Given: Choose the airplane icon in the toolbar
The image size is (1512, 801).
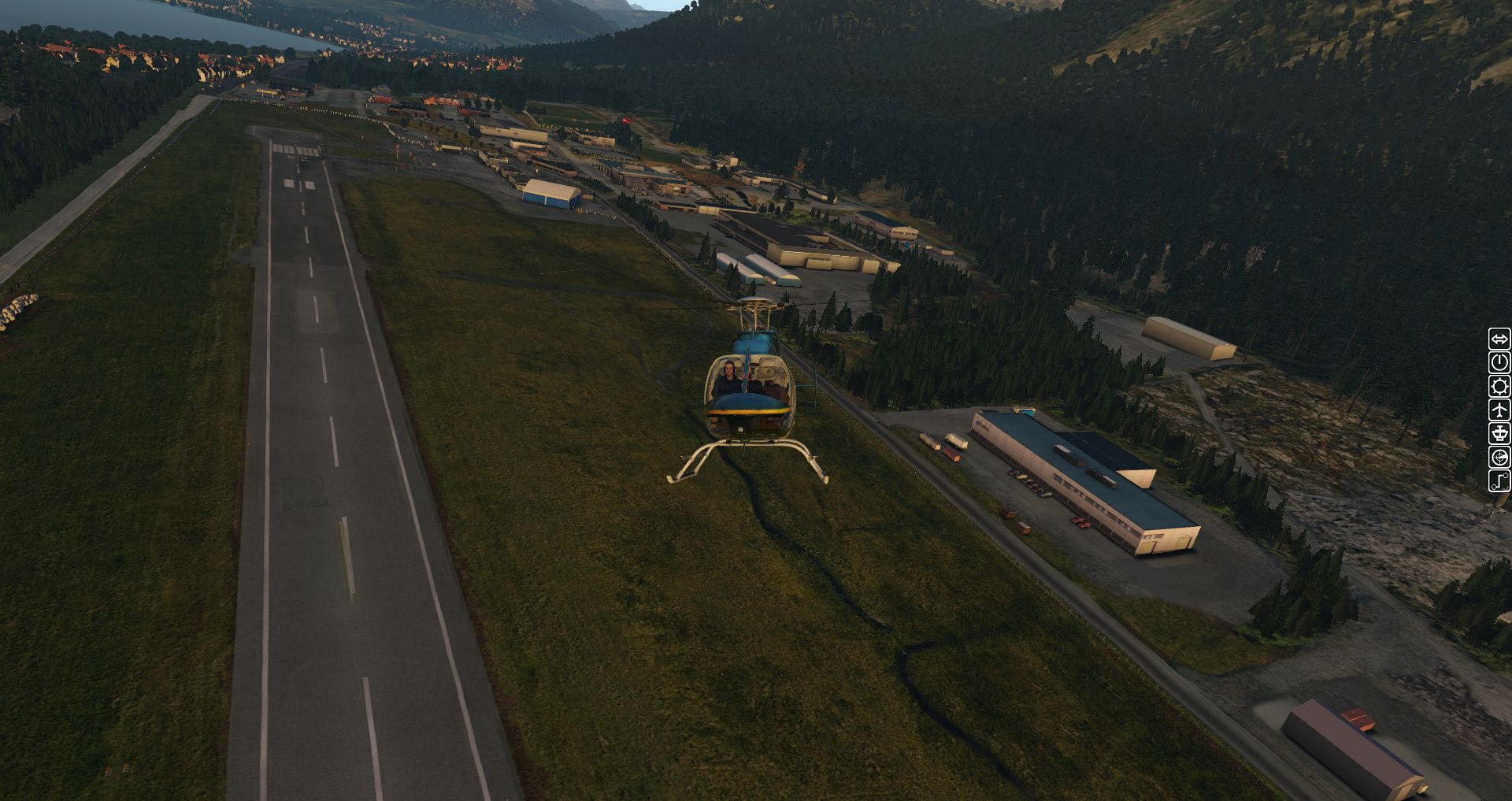Looking at the screenshot, I should click(x=1499, y=410).
